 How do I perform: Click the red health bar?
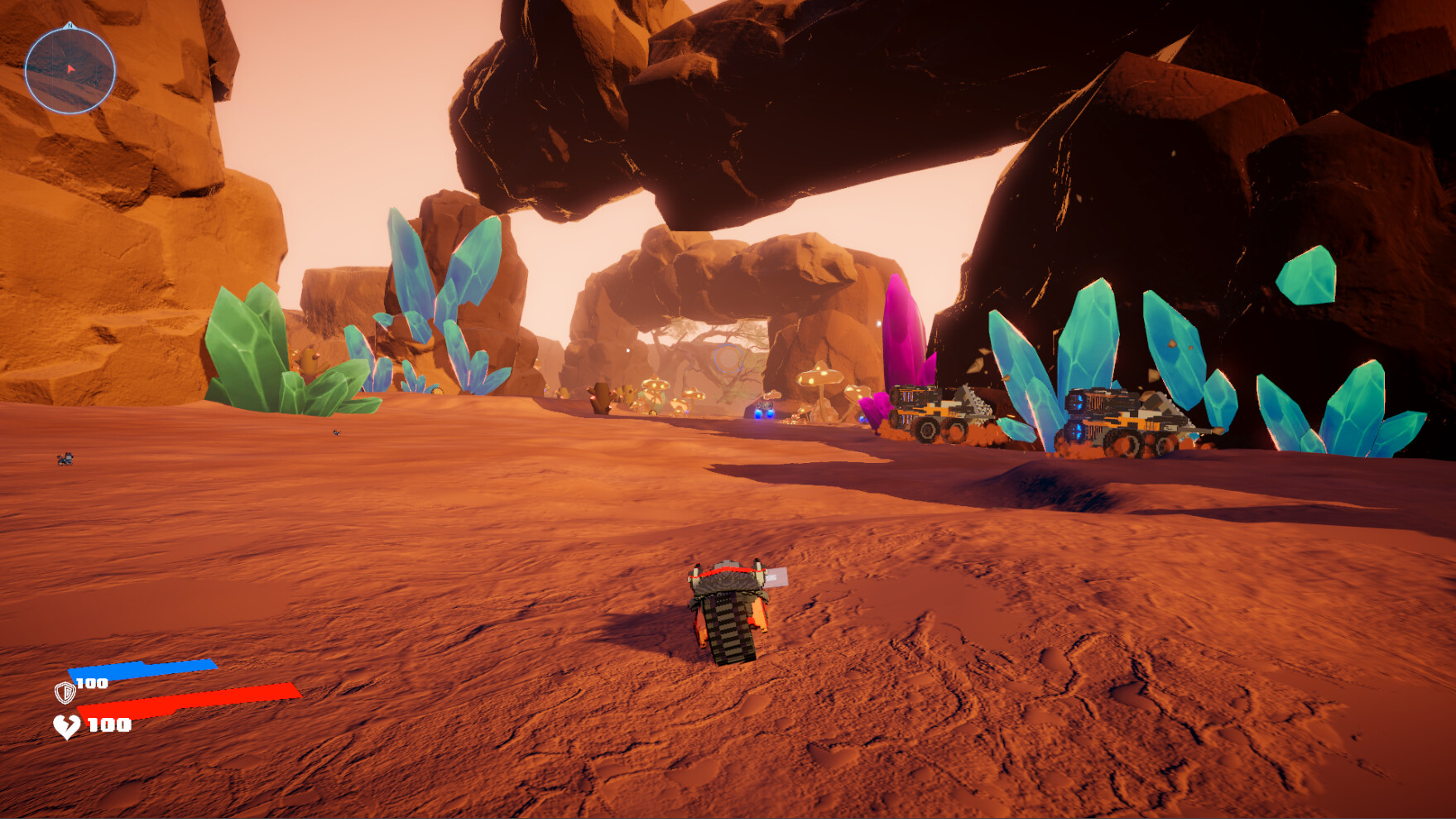[190, 700]
